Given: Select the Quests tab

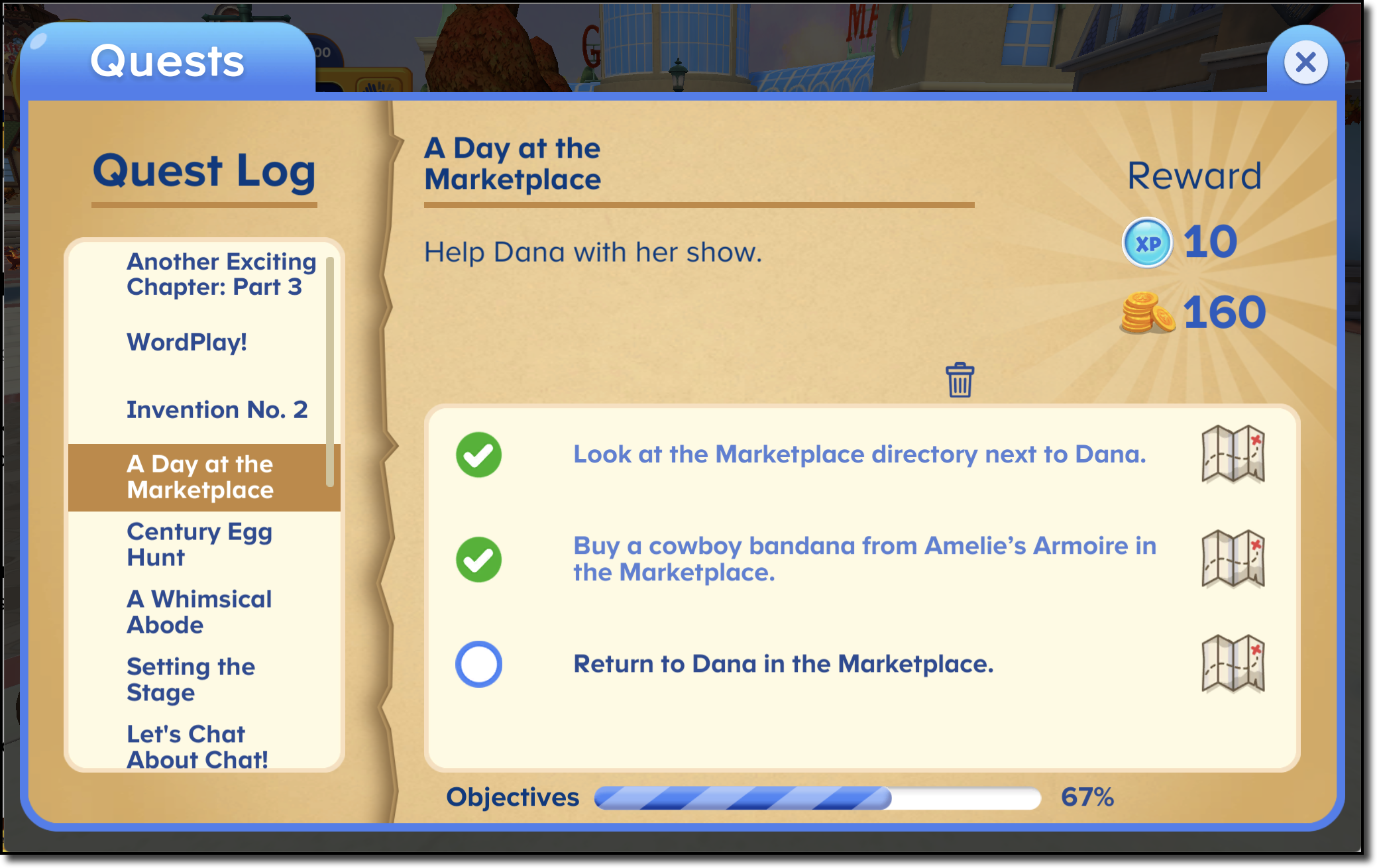Looking at the screenshot, I should (166, 61).
